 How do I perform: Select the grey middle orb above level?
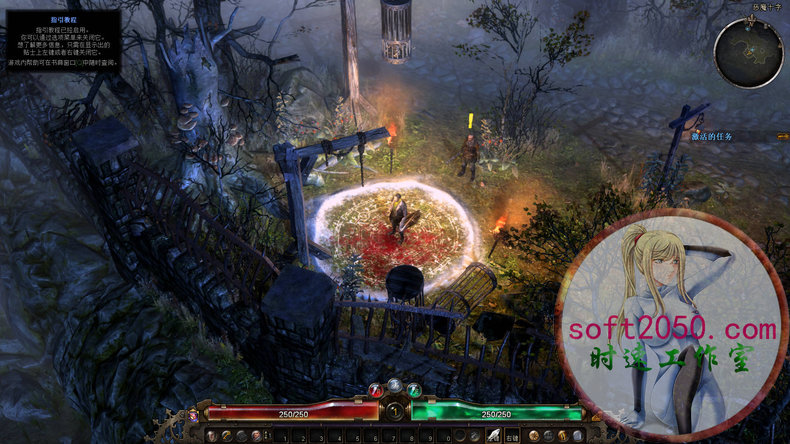click(x=395, y=385)
